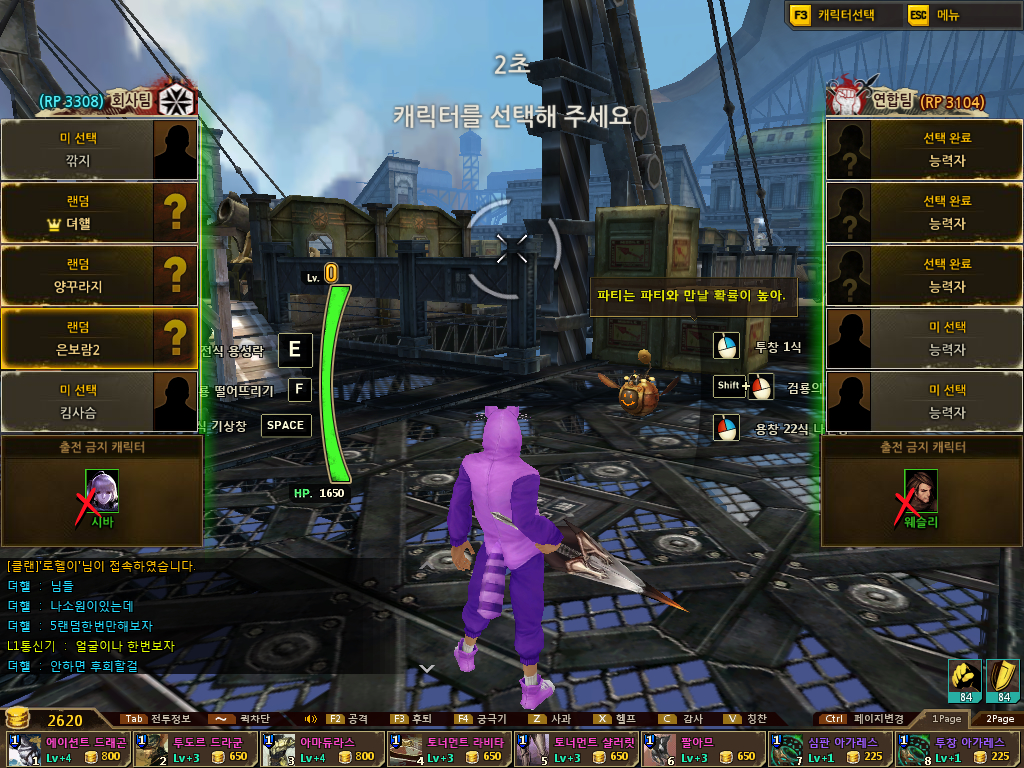The width and height of the screenshot is (1024, 768).
Task: Switch to the 2Page tab
Action: (x=999, y=718)
